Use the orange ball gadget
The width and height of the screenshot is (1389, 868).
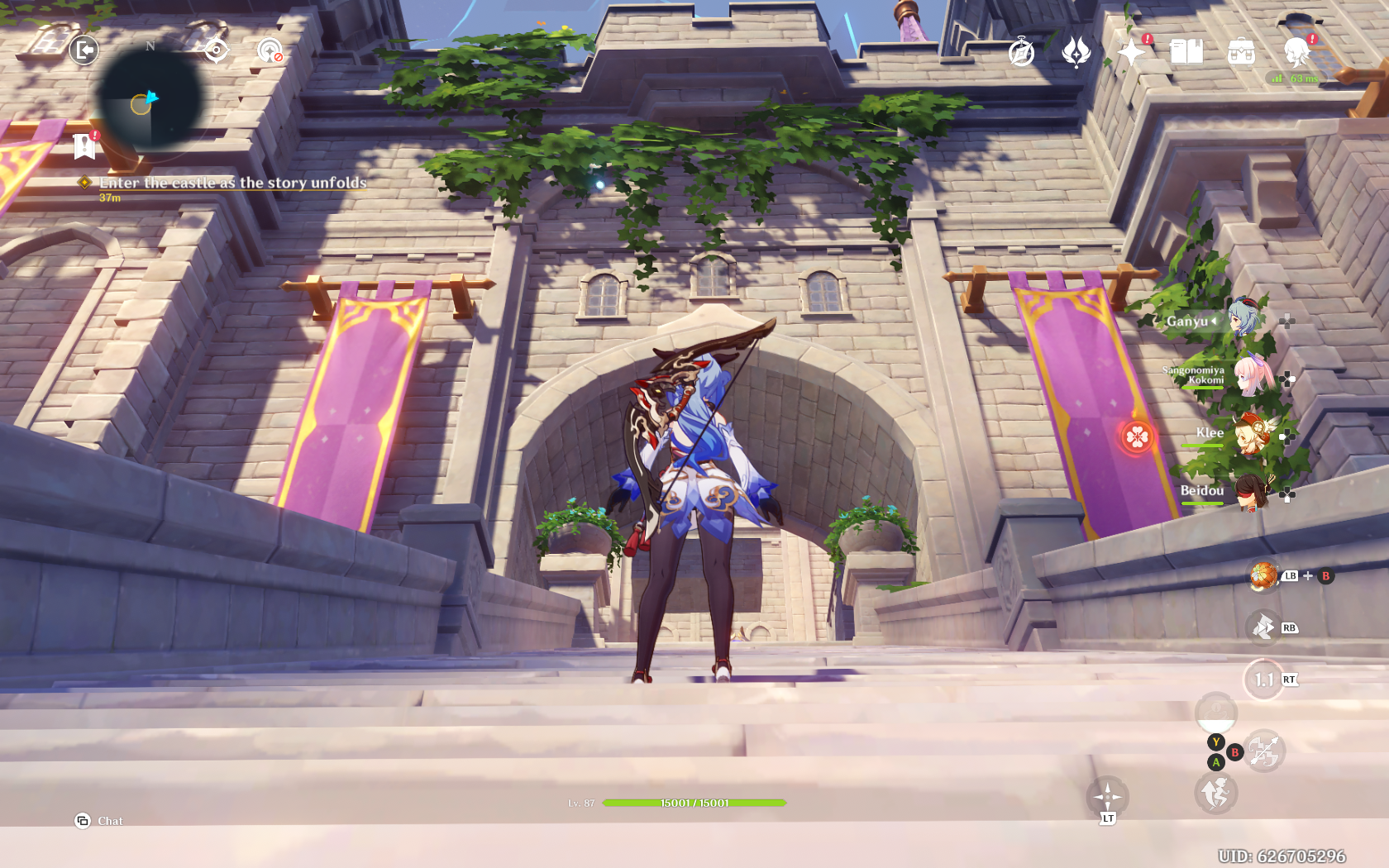1263,576
